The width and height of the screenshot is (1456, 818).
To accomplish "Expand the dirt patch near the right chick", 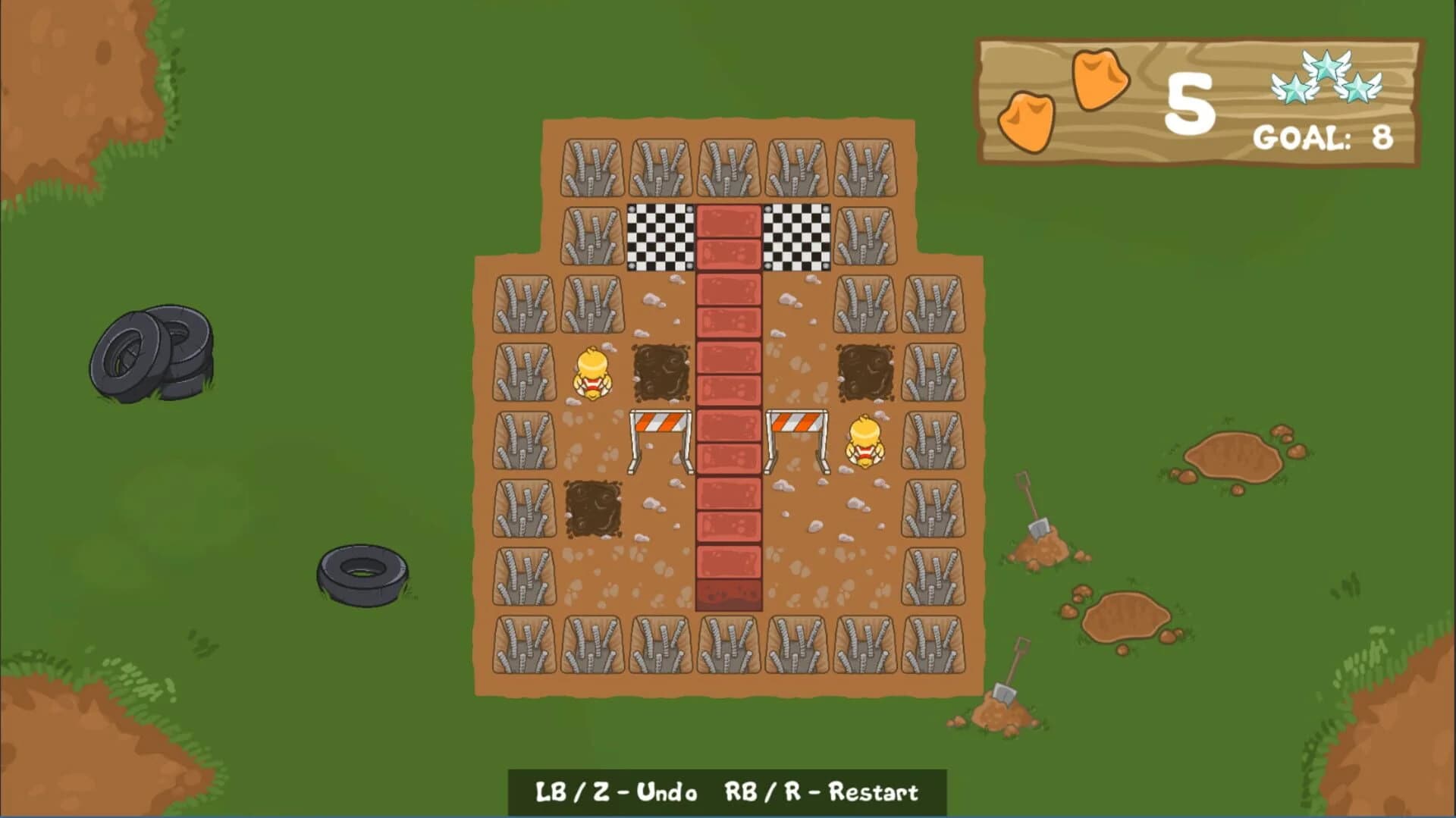I will click(x=864, y=373).
